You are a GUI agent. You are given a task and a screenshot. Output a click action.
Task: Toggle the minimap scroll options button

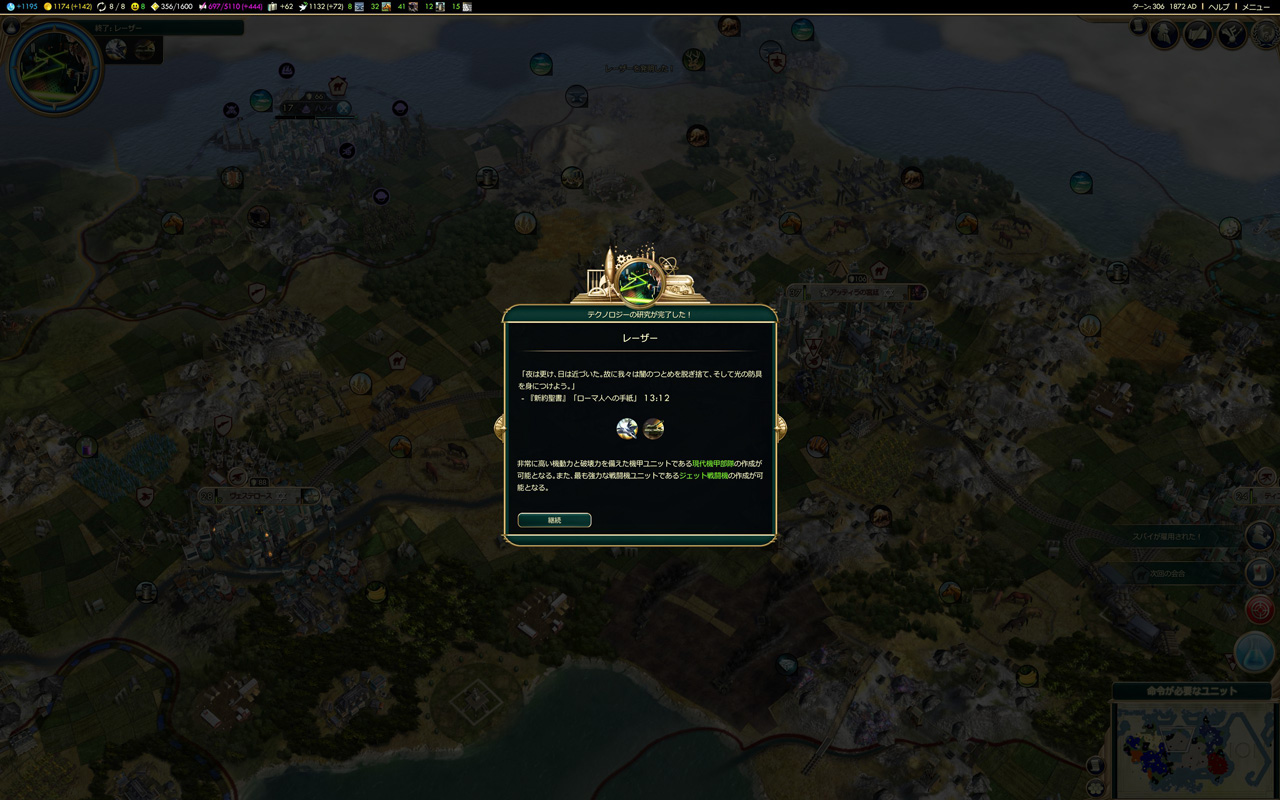point(1096,766)
